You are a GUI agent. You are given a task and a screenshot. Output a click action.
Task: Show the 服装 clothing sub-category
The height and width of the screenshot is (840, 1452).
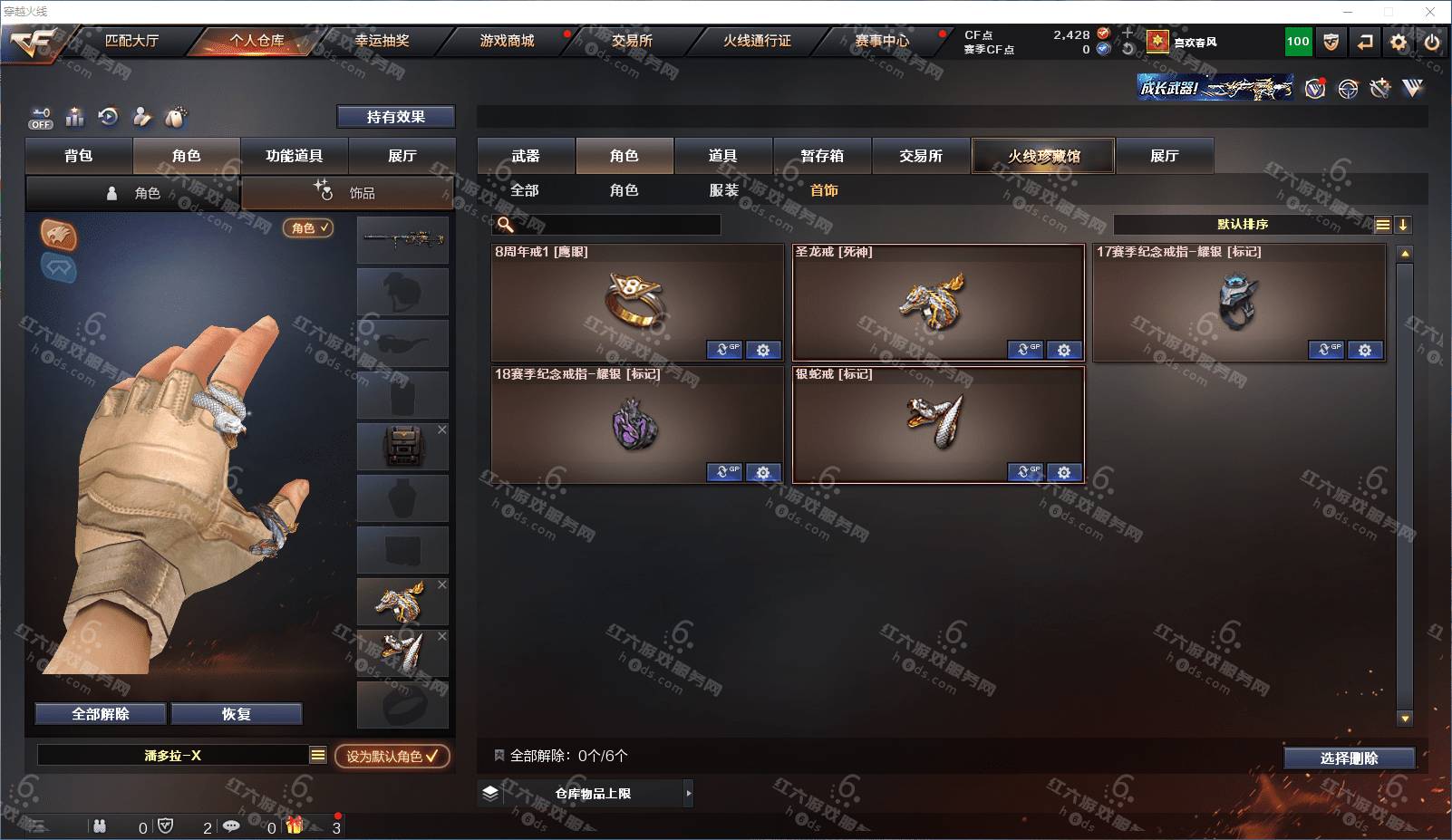(x=724, y=190)
